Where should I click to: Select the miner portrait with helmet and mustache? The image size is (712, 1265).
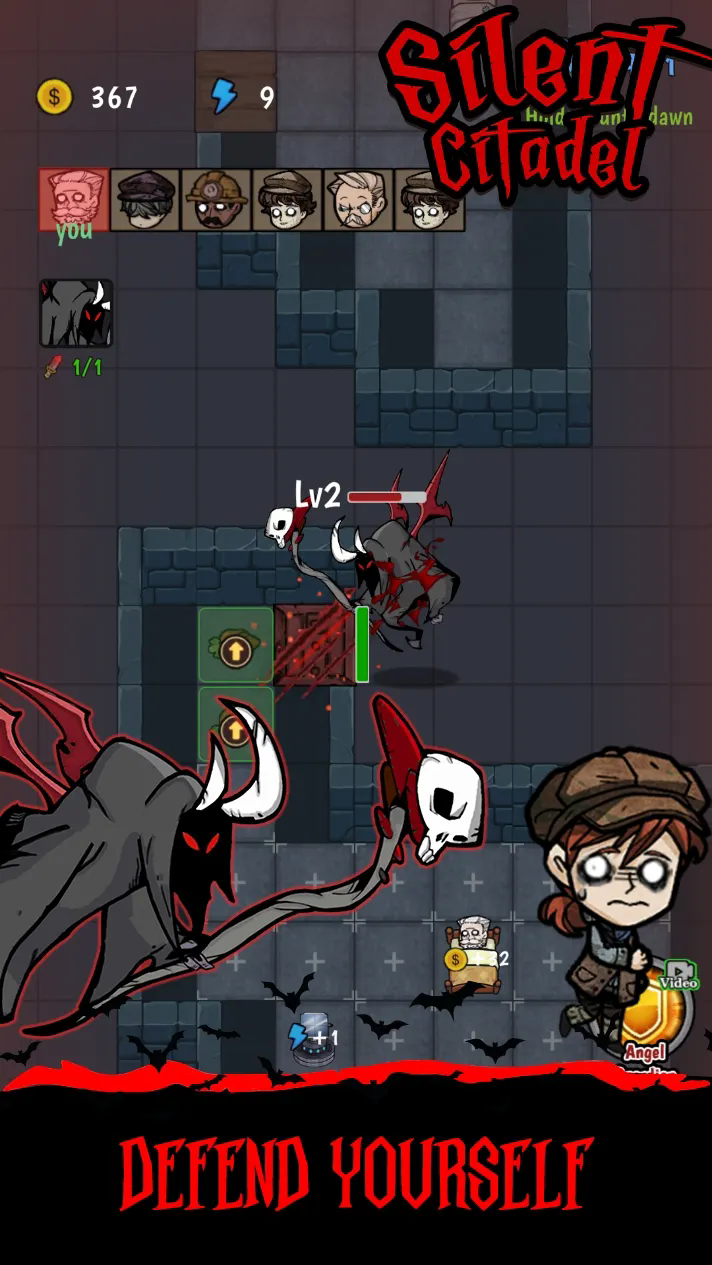pyautogui.click(x=216, y=200)
